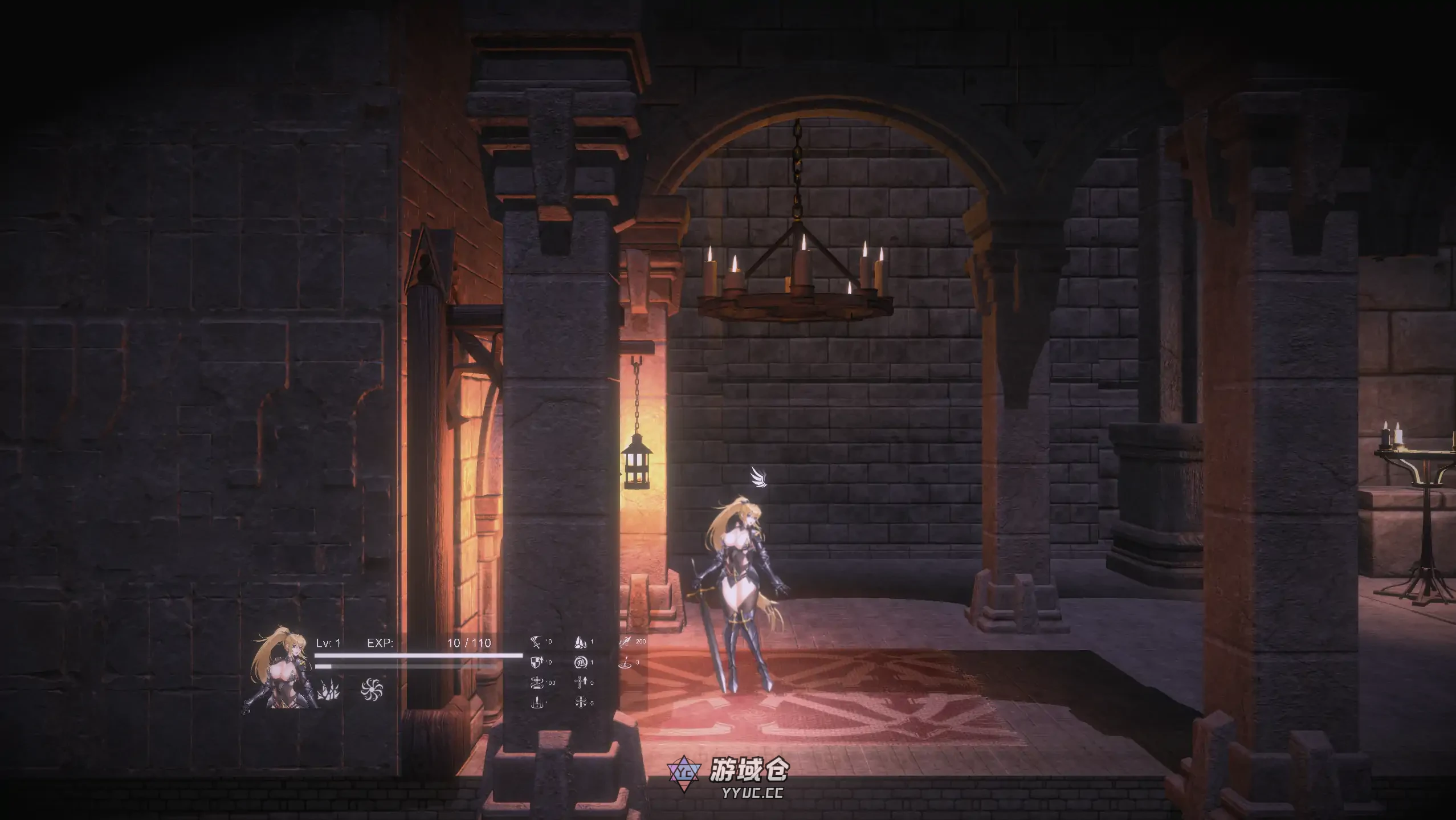Viewport: 1456px width, 820px height.
Task: Select the shield with up-arrow stat icon
Action: click(x=536, y=662)
